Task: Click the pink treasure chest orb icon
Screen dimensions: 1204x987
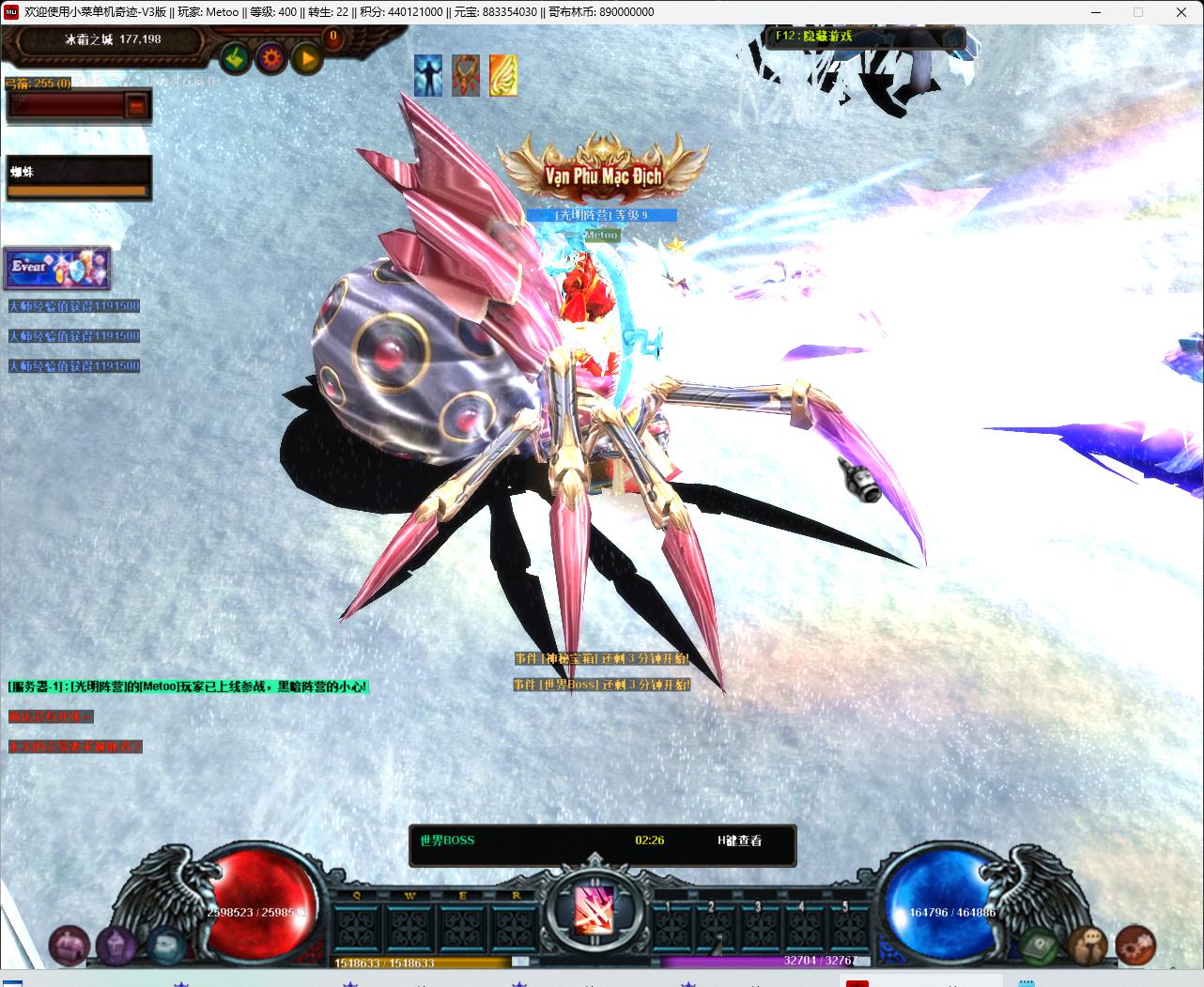Action: point(69,944)
